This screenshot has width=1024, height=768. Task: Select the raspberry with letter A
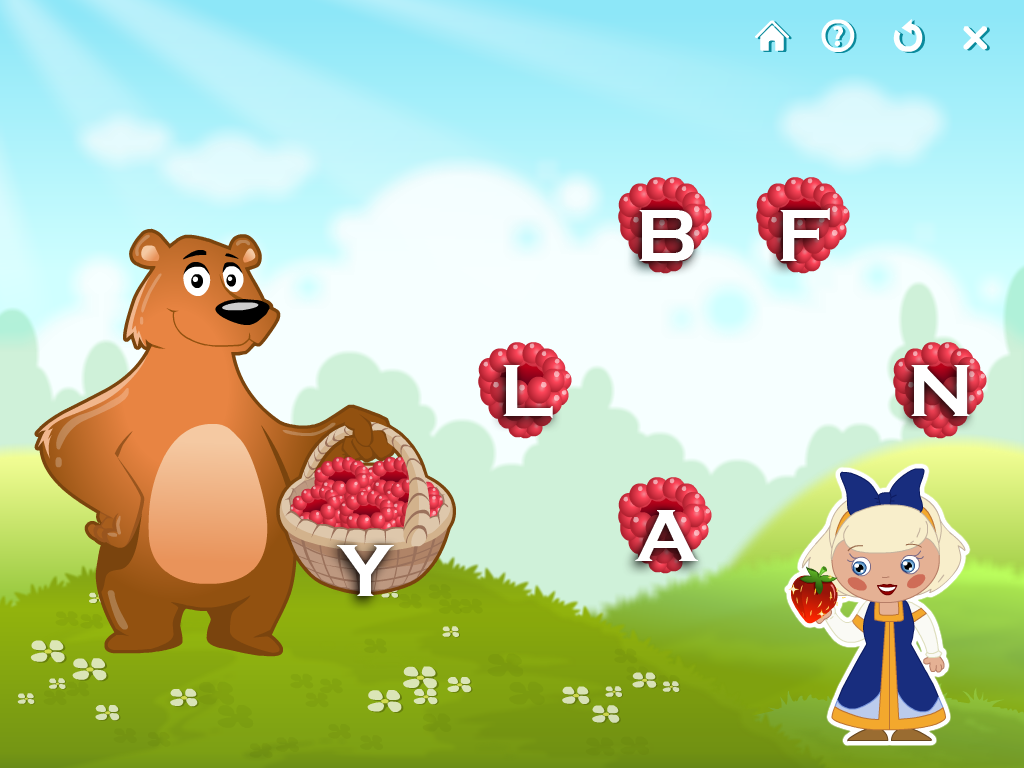coord(664,525)
